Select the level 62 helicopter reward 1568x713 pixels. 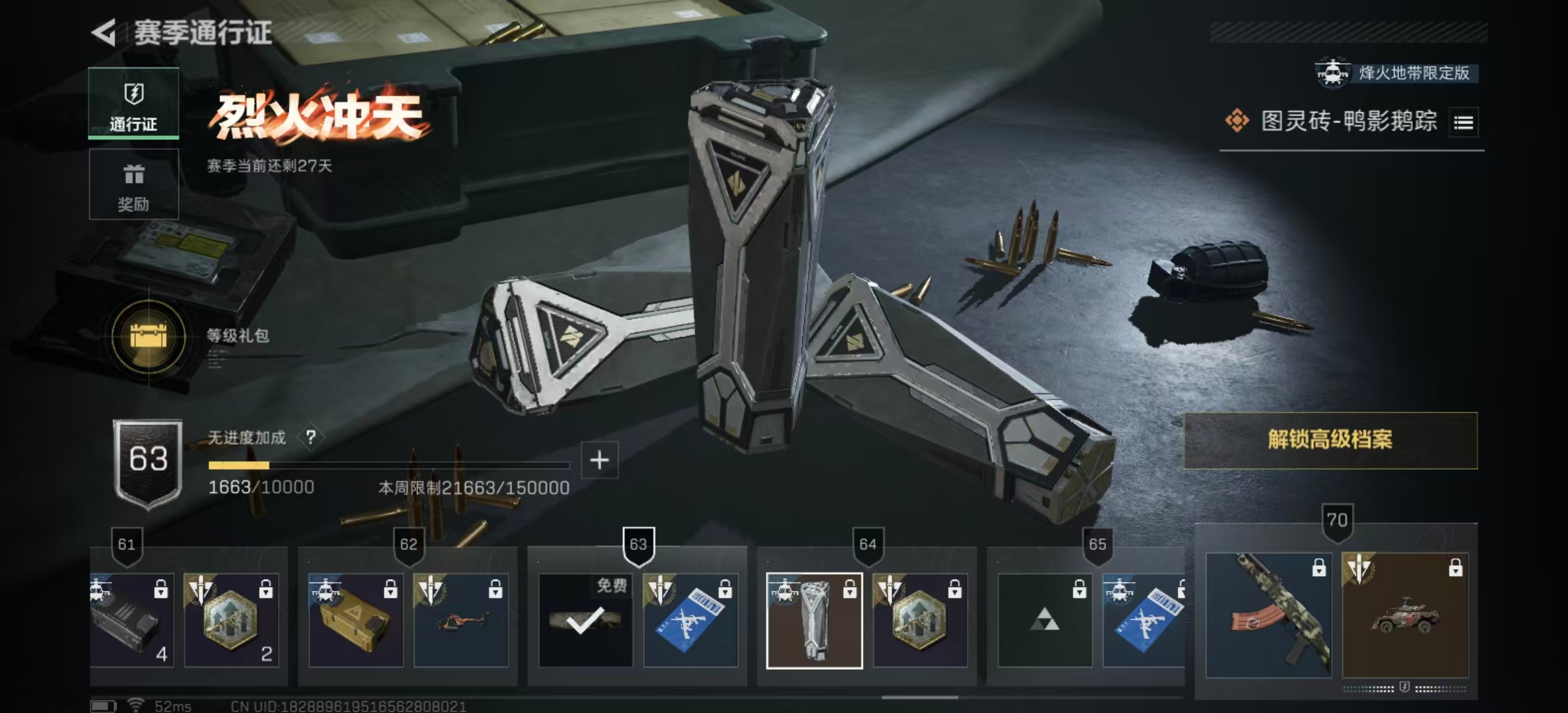pyautogui.click(x=461, y=621)
